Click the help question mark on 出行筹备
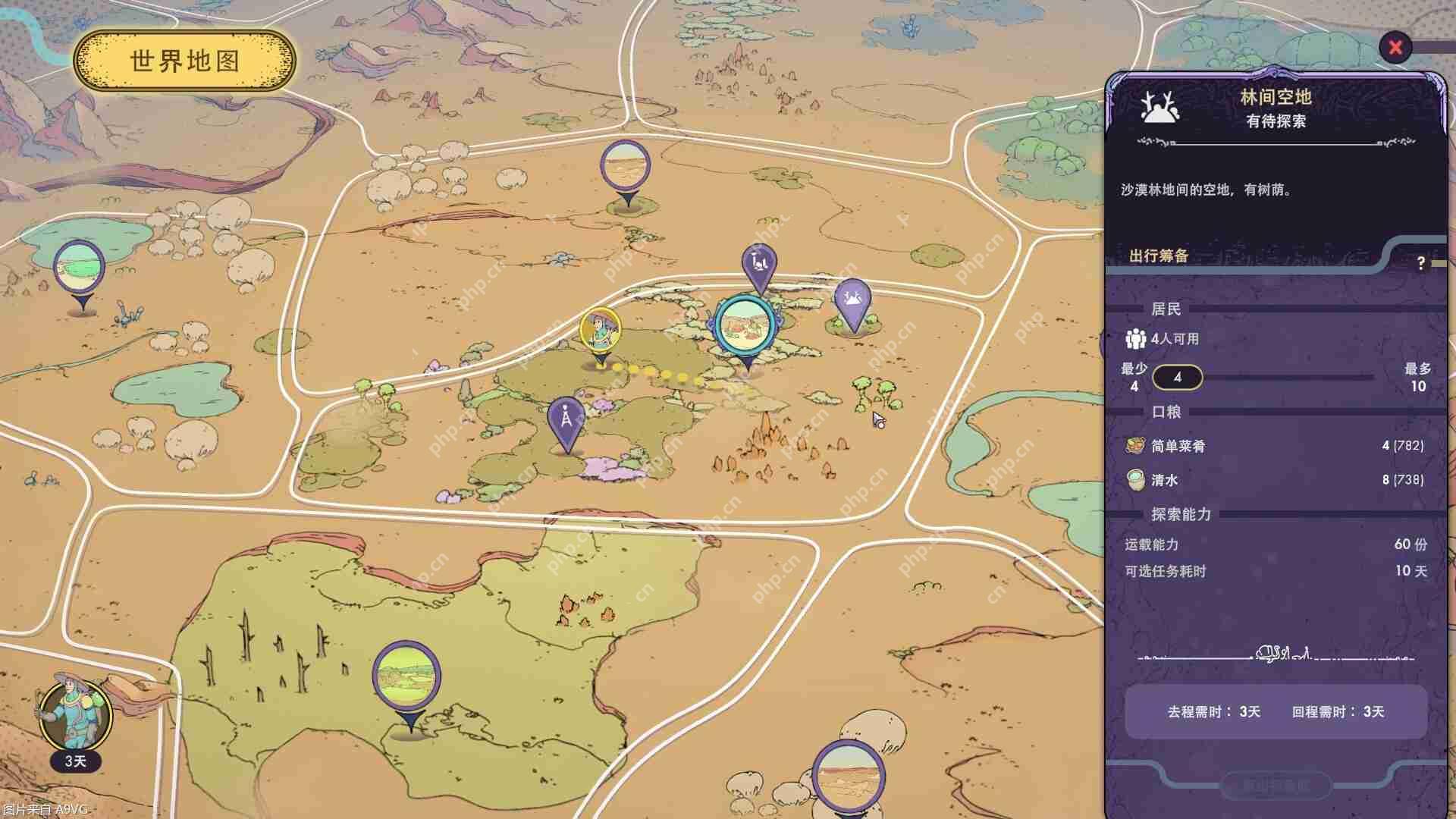This screenshot has height=819, width=1456. pyautogui.click(x=1420, y=262)
